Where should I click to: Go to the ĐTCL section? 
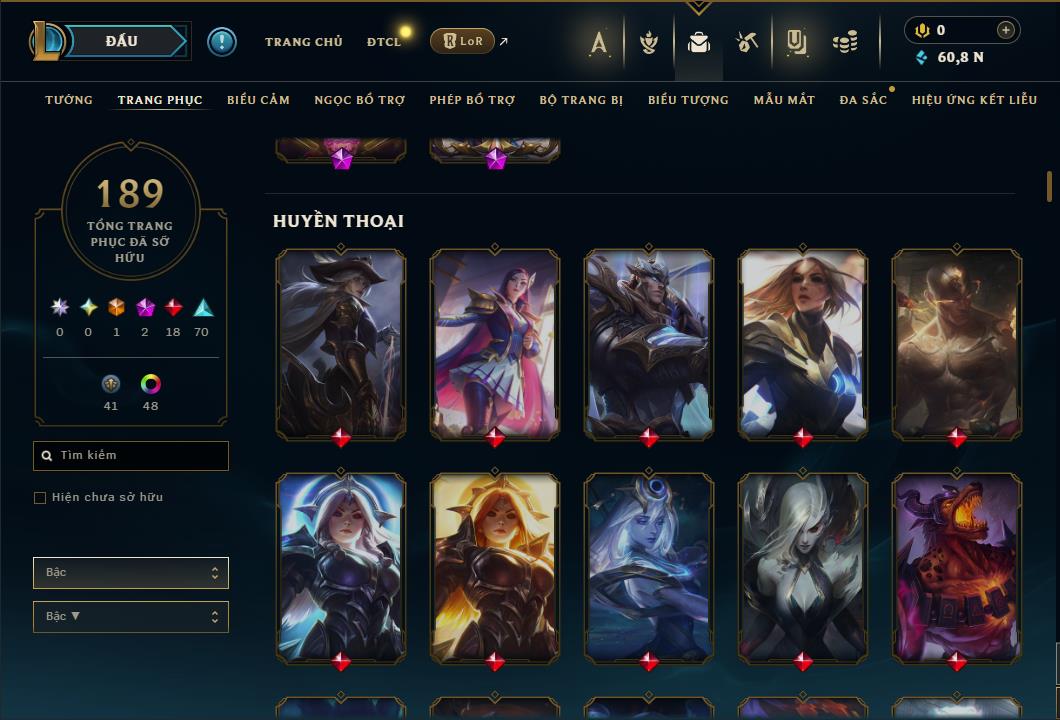click(x=383, y=42)
